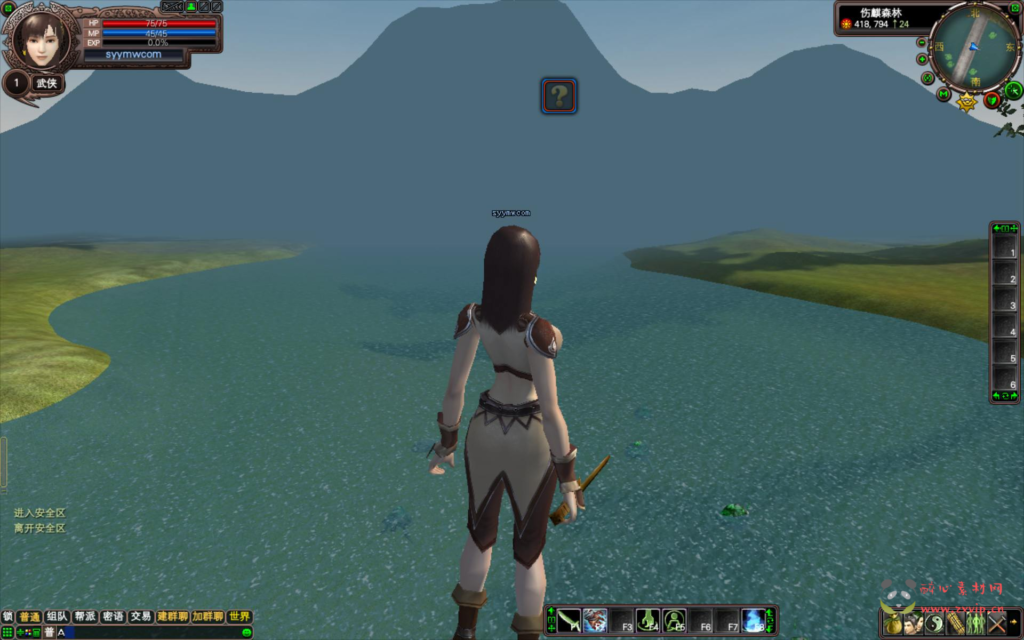Switch to the 帮派 guild chat tab
The height and width of the screenshot is (640, 1024).
click(85, 617)
